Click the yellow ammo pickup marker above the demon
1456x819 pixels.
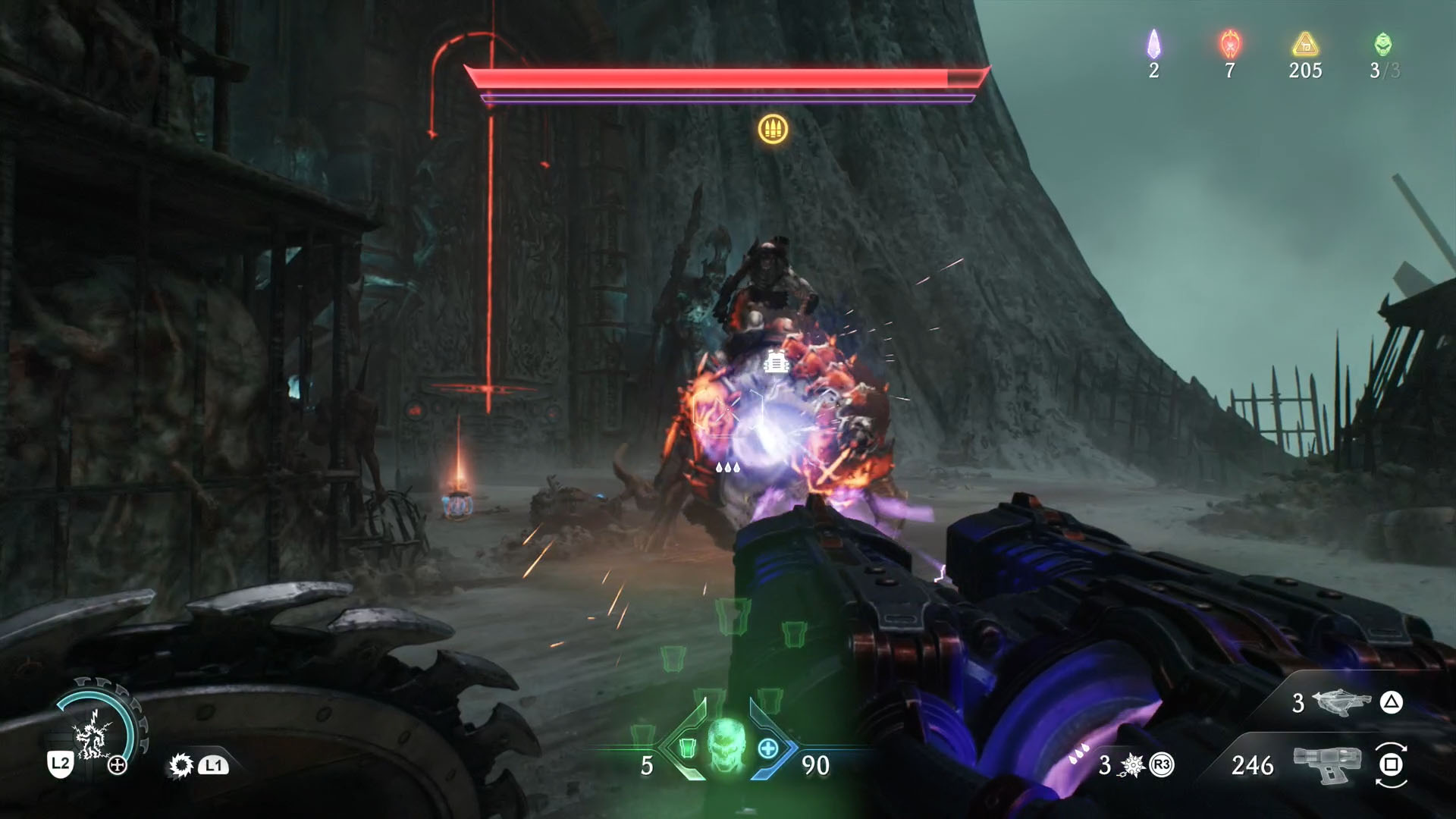773,130
